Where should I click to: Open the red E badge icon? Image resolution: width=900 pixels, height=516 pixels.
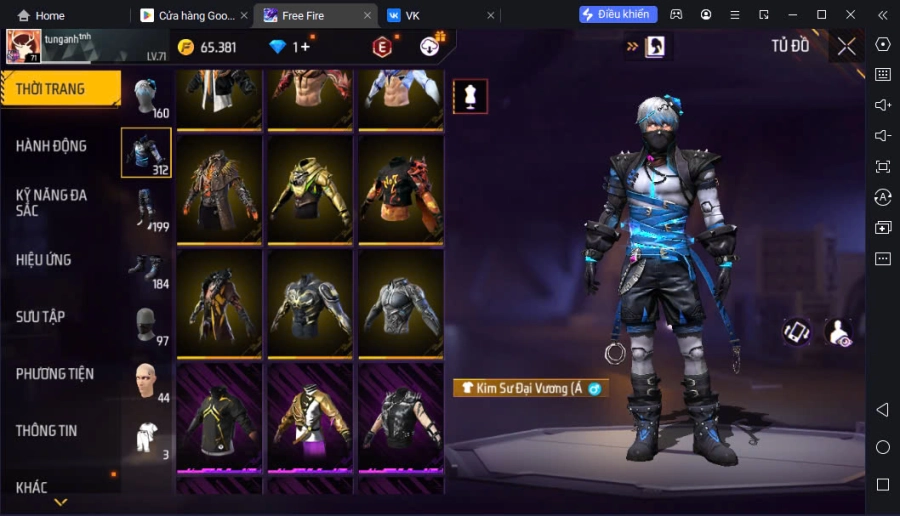click(x=382, y=46)
